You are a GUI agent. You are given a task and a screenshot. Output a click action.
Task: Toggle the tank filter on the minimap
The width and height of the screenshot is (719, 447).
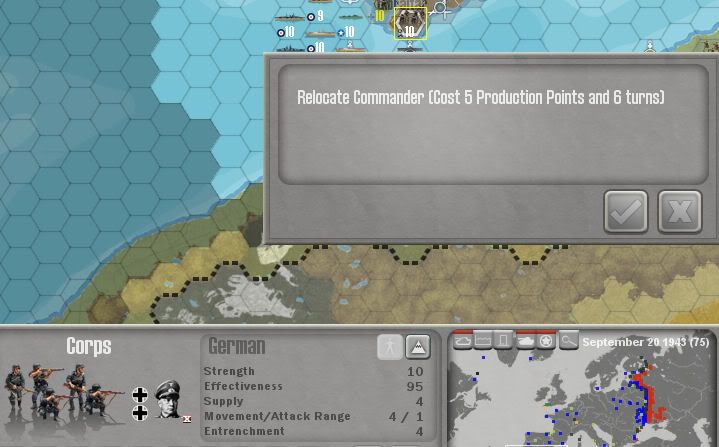(525, 341)
